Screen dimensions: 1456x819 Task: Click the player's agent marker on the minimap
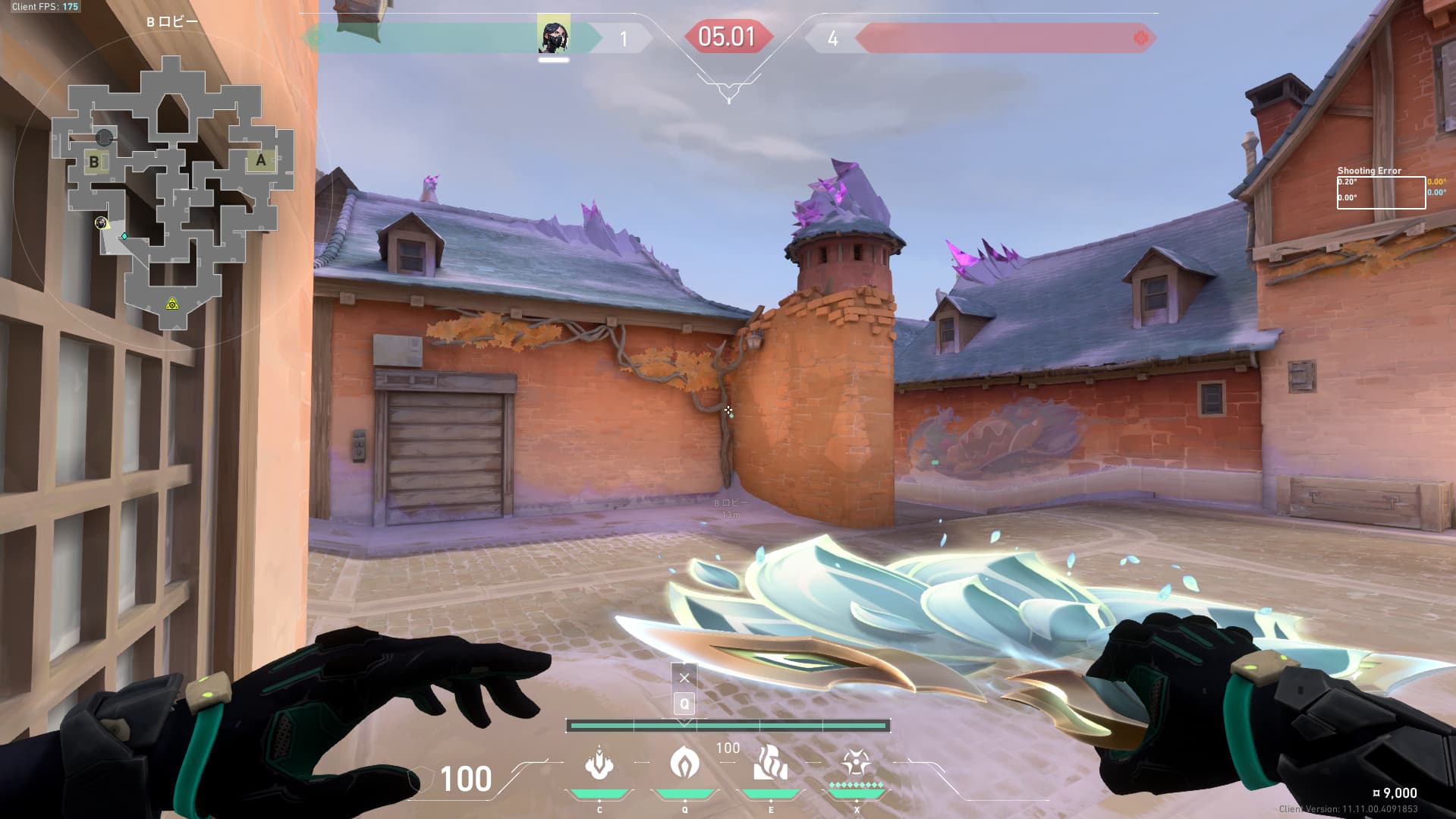[x=101, y=222]
